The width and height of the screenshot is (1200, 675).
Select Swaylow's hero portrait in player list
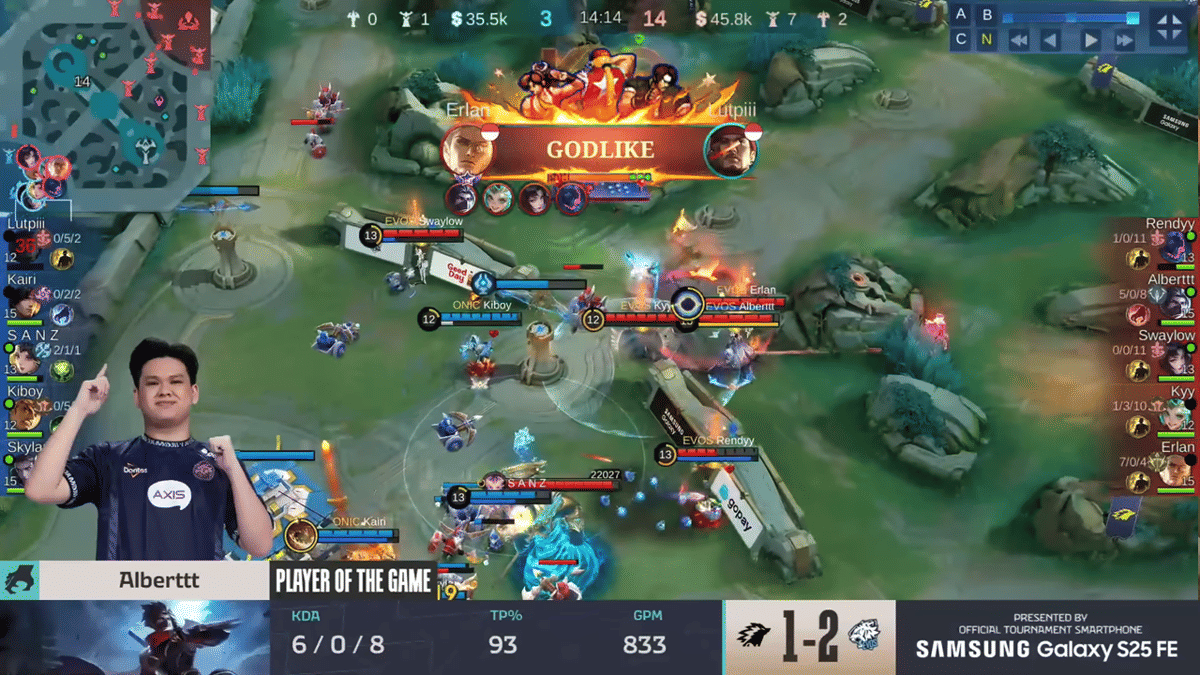pyautogui.click(x=1176, y=360)
